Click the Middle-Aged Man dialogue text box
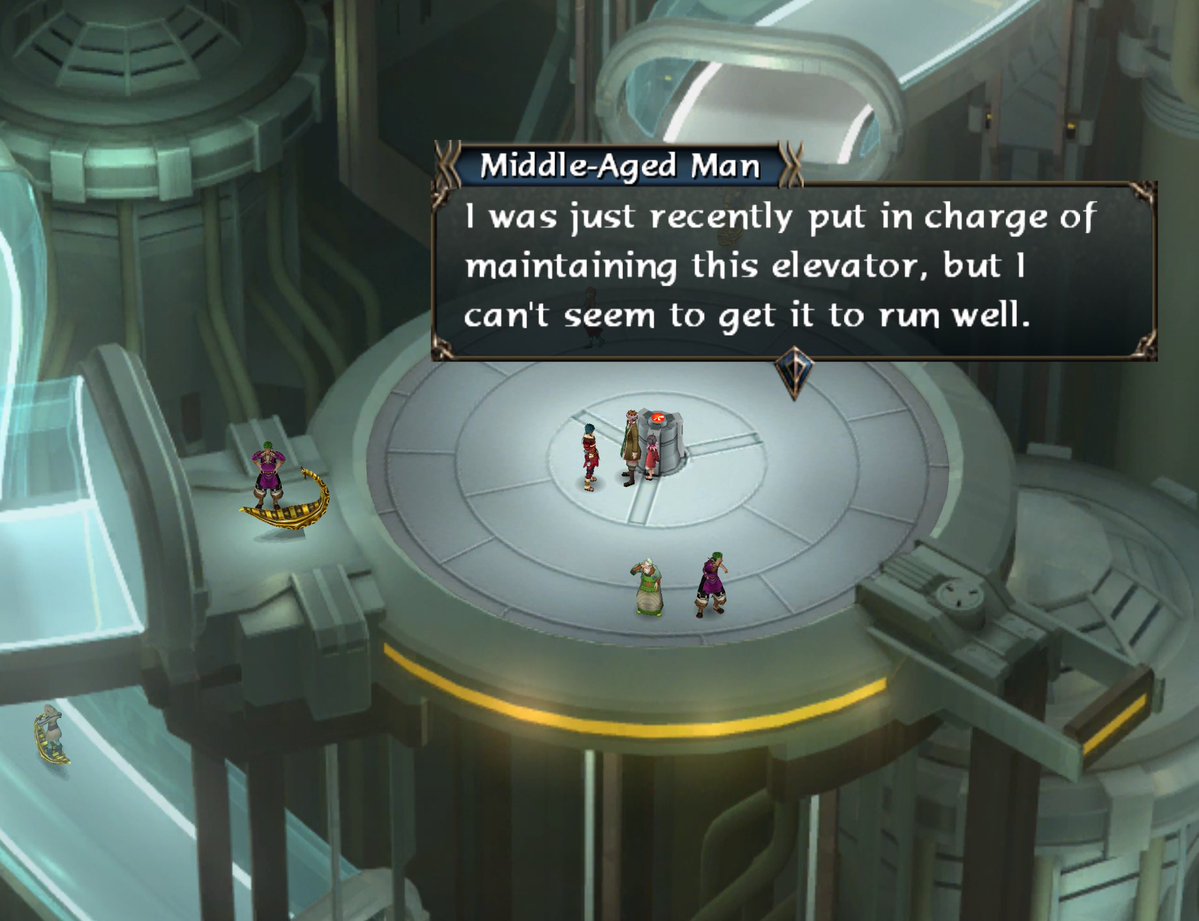This screenshot has height=921, width=1199. (x=793, y=270)
